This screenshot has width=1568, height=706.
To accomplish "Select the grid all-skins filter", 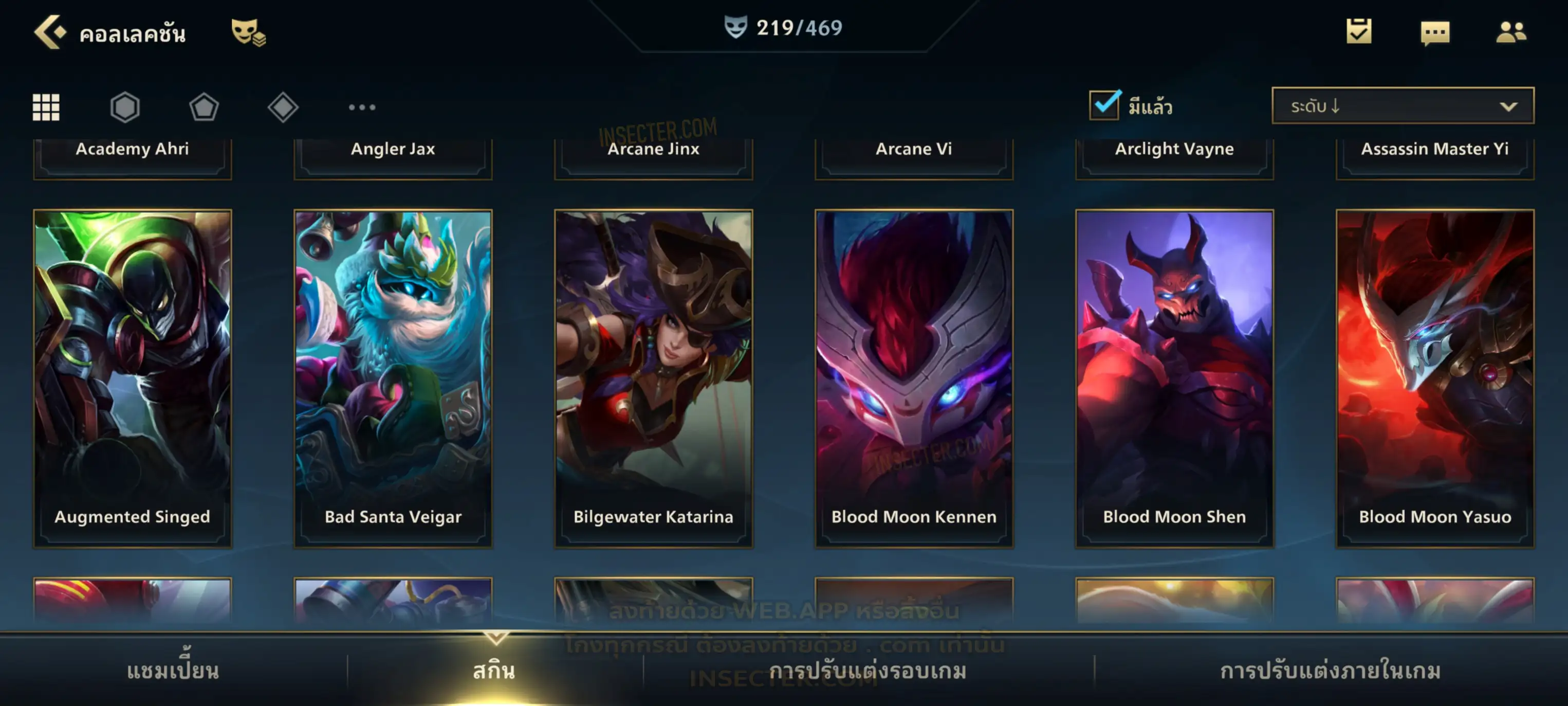I will [x=46, y=107].
